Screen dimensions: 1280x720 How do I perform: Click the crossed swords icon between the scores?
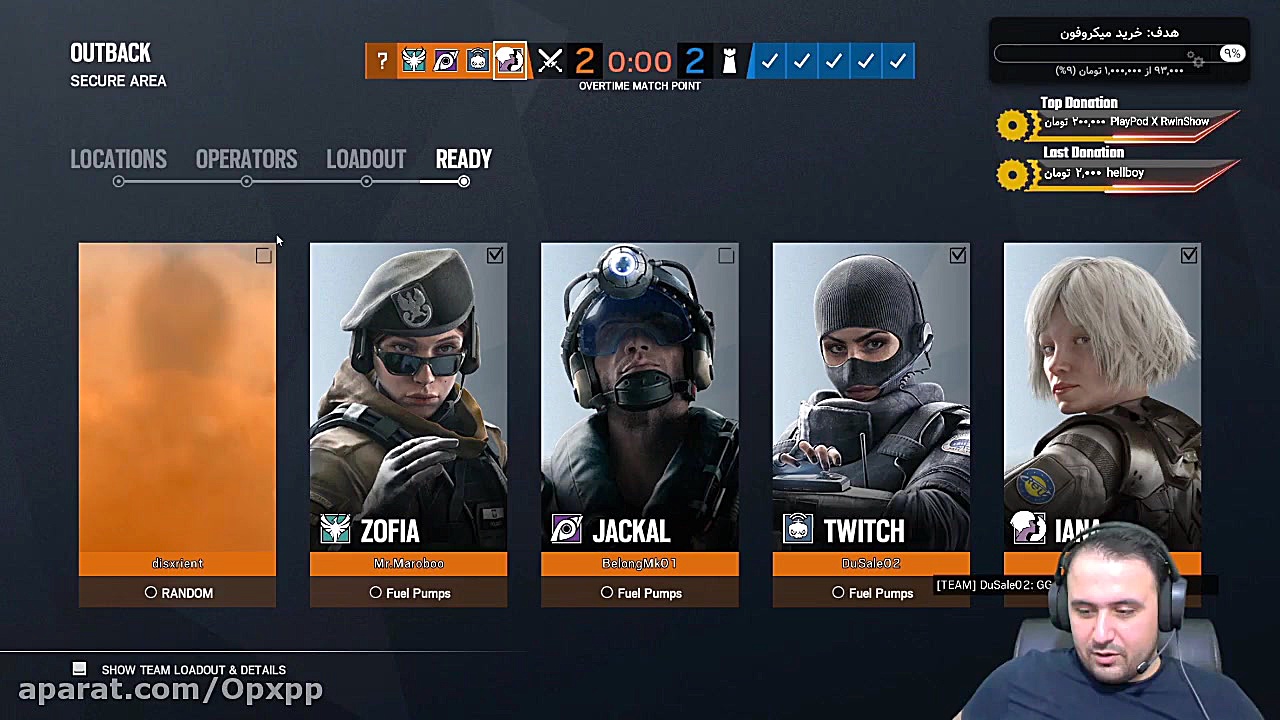tap(549, 61)
